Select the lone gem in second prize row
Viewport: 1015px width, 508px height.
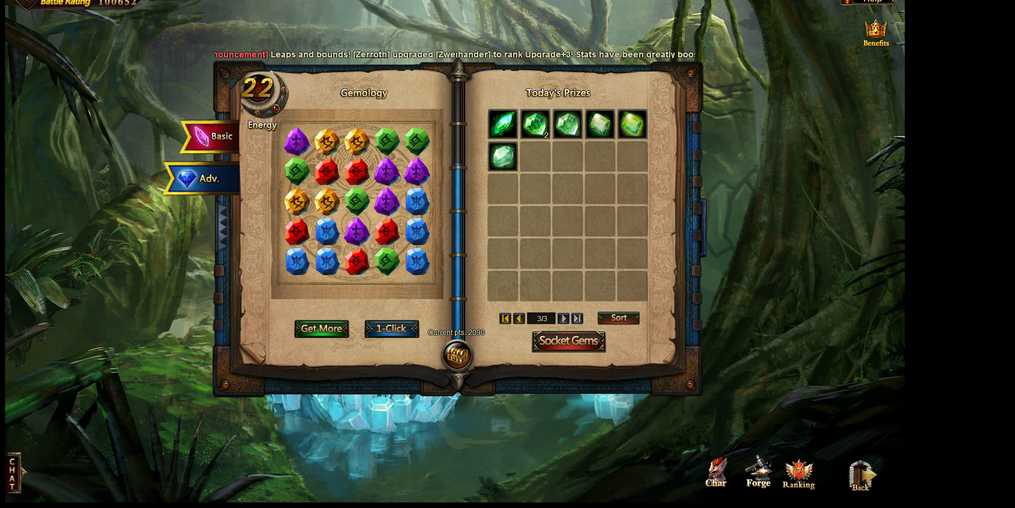[503, 156]
